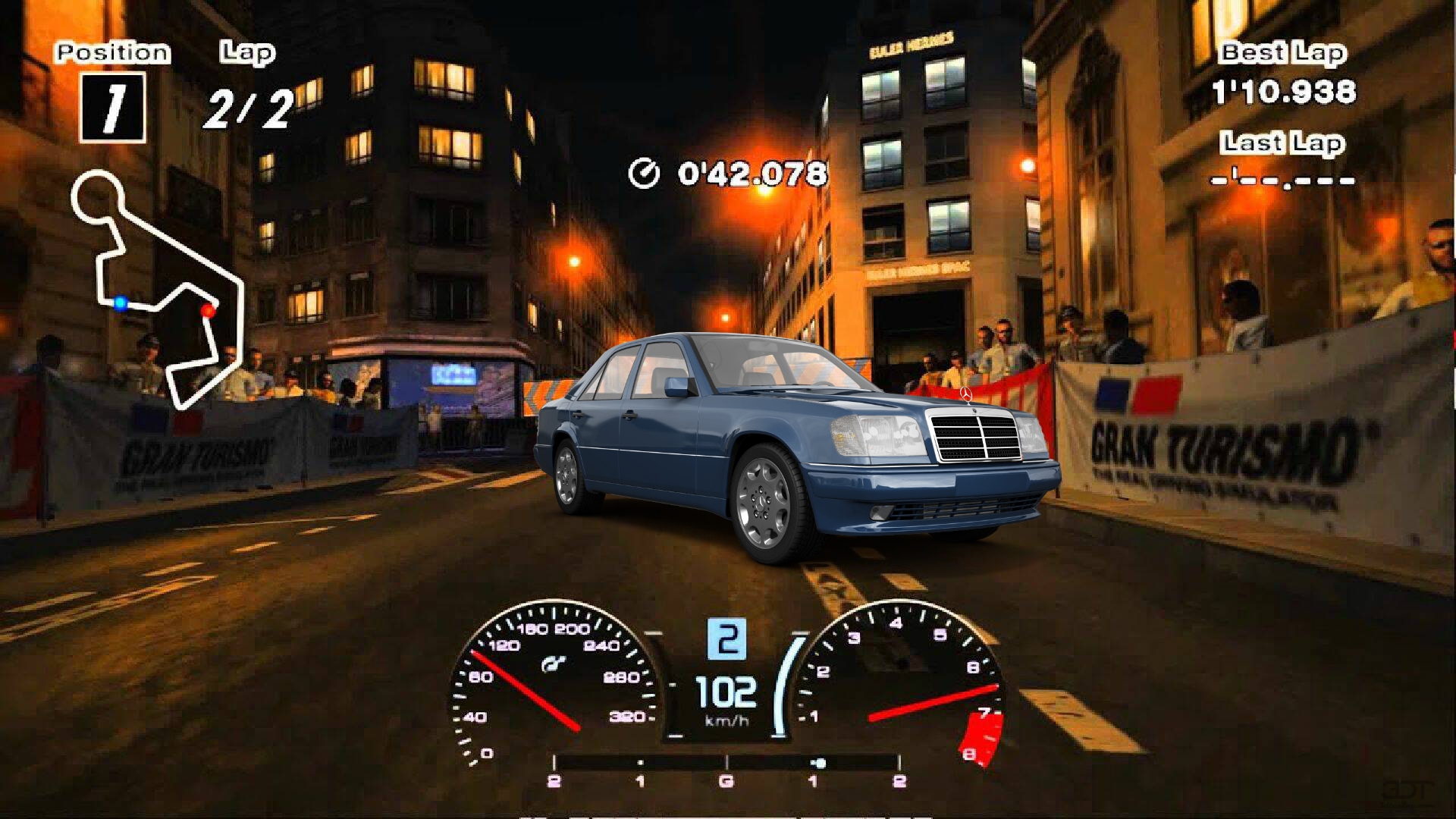Screen dimensions: 1456x819
Task: Select the Gran Turismo logo inside the speedometer
Action: tap(554, 662)
